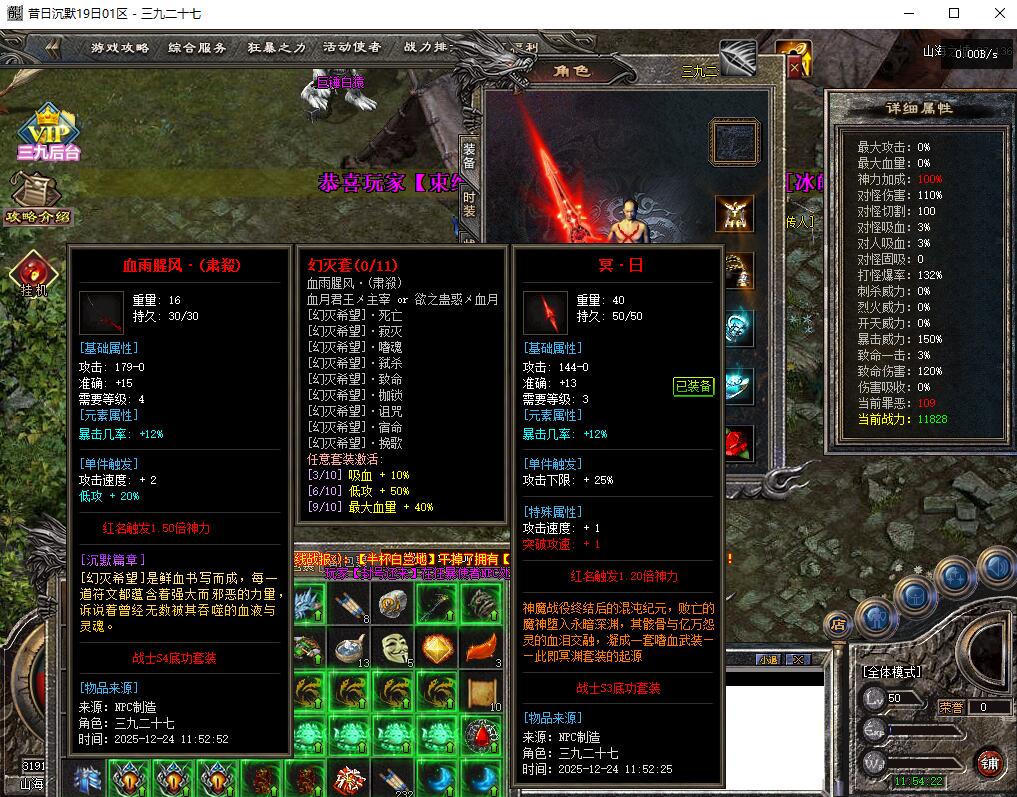1017x797 pixels.
Task: Open the 攻略介绍 scroll icon
Action: (x=38, y=199)
